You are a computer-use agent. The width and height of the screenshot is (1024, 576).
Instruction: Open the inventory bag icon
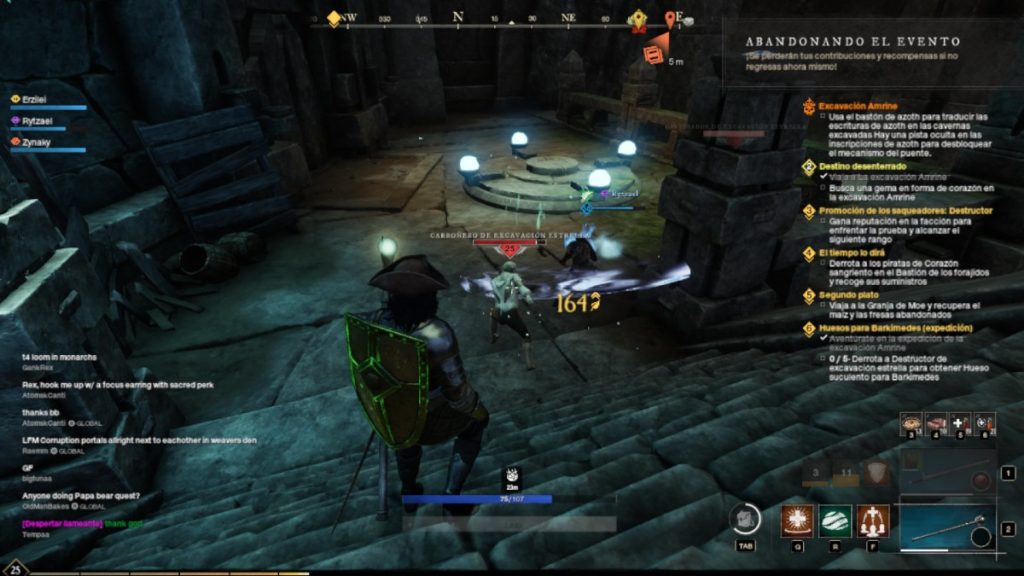point(744,519)
